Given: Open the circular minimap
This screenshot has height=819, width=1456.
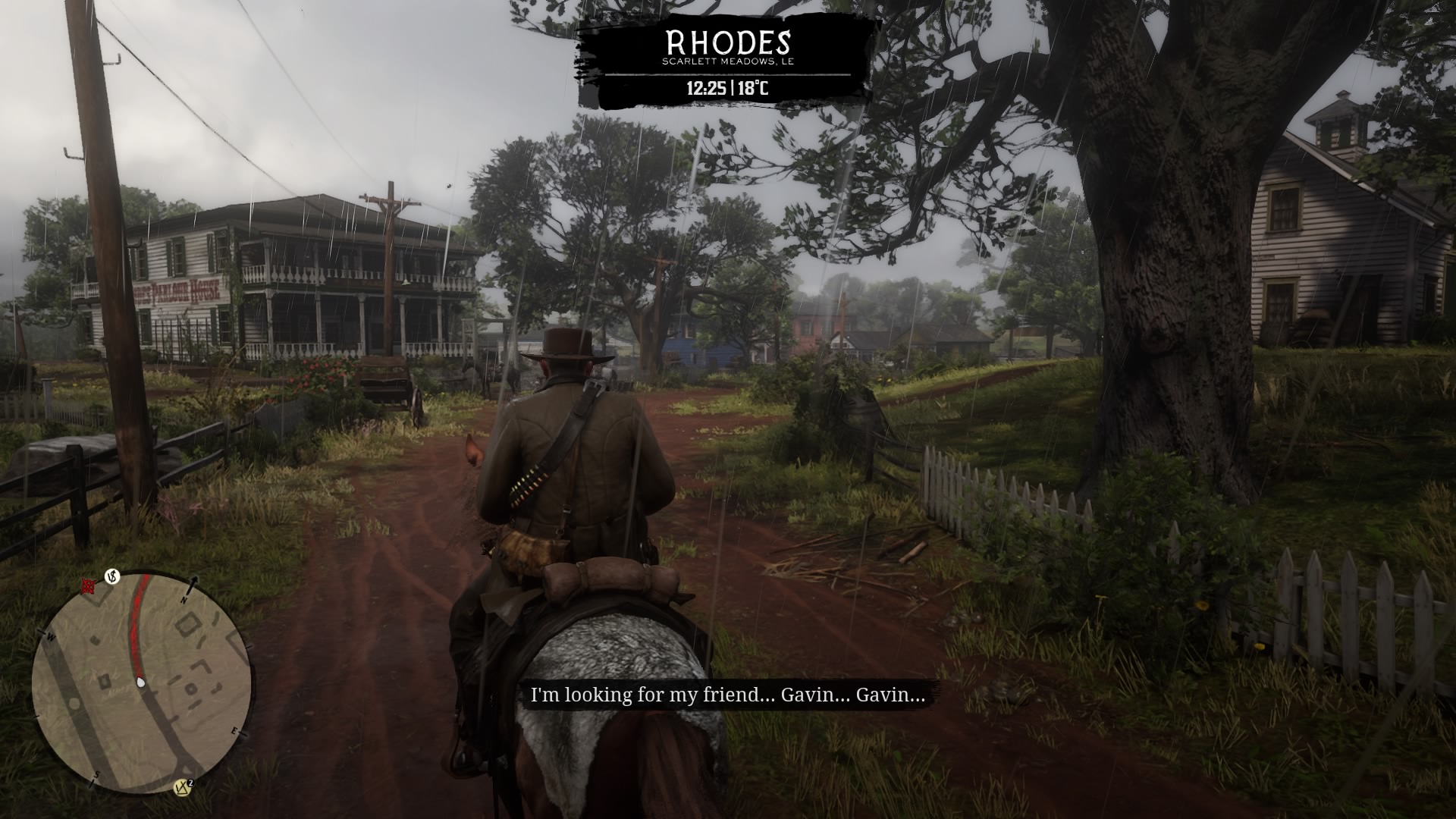Looking at the screenshot, I should 142,682.
